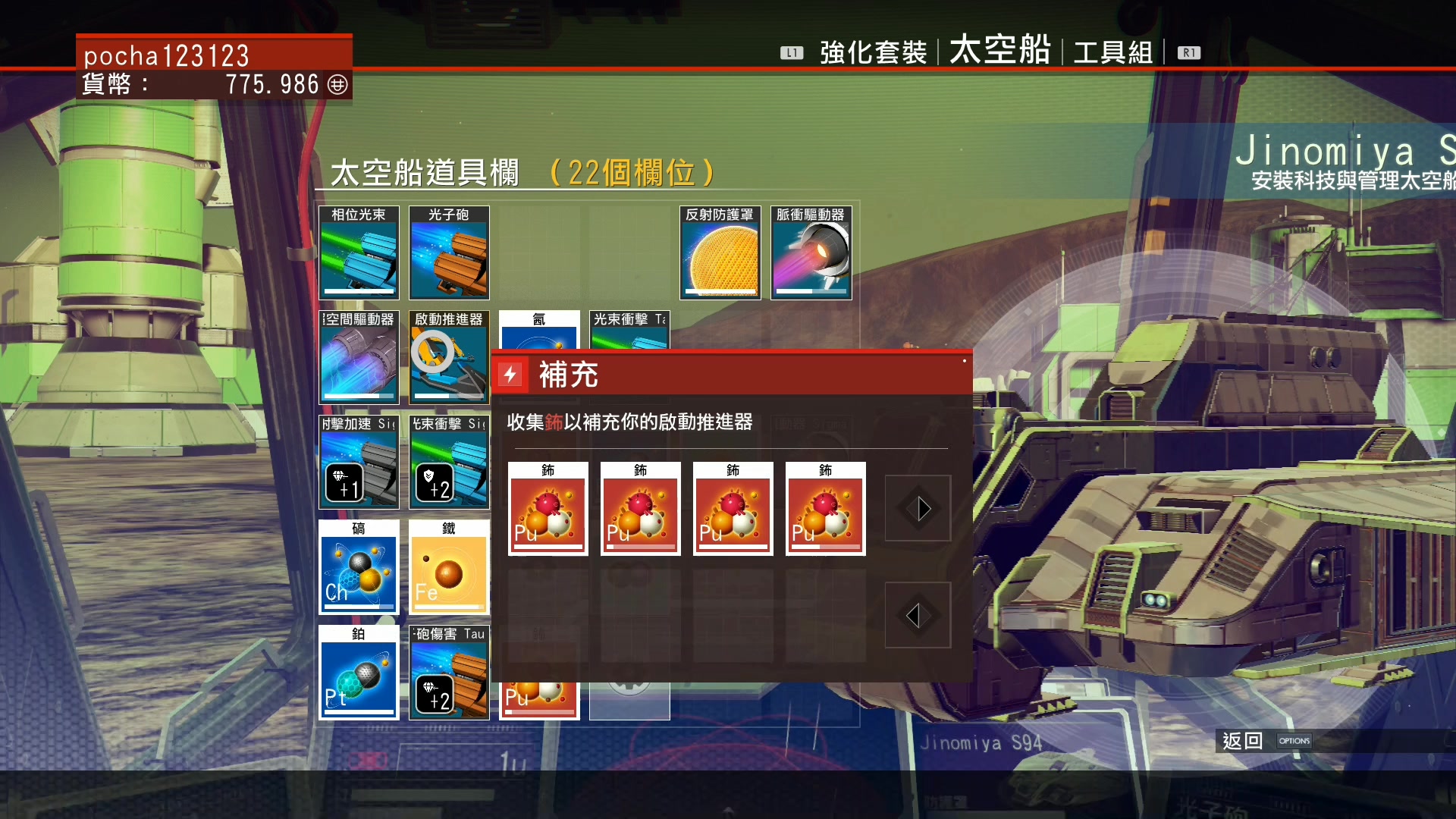This screenshot has height=819, width=1456.
Task: Click the left arrow in the refuel panel
Action: click(x=918, y=615)
